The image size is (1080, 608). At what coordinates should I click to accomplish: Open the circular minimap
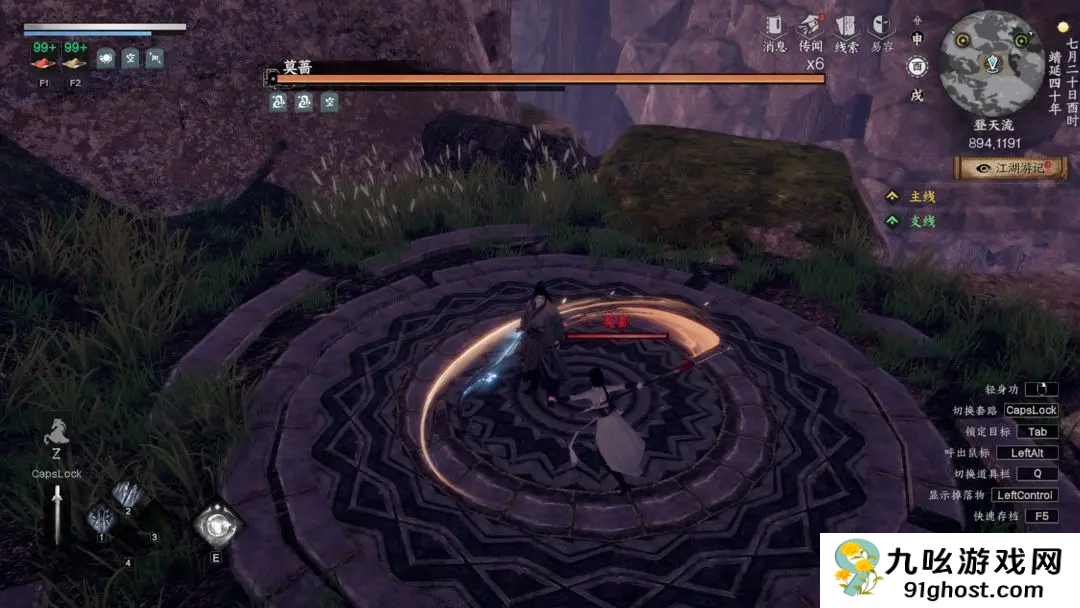click(x=990, y=62)
